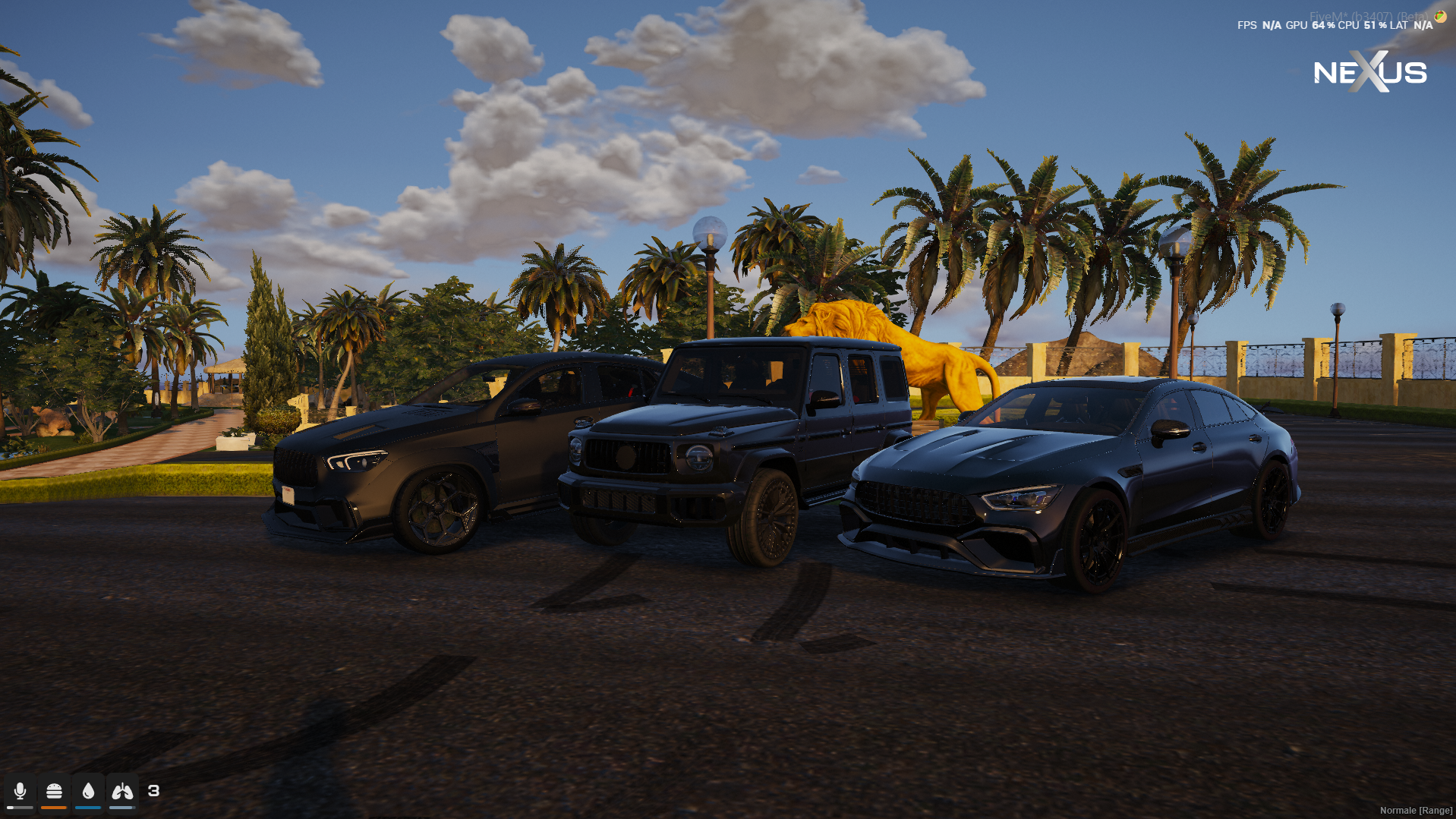Select the lungs oxygen status icon
The width and height of the screenshot is (1456, 819).
[122, 791]
